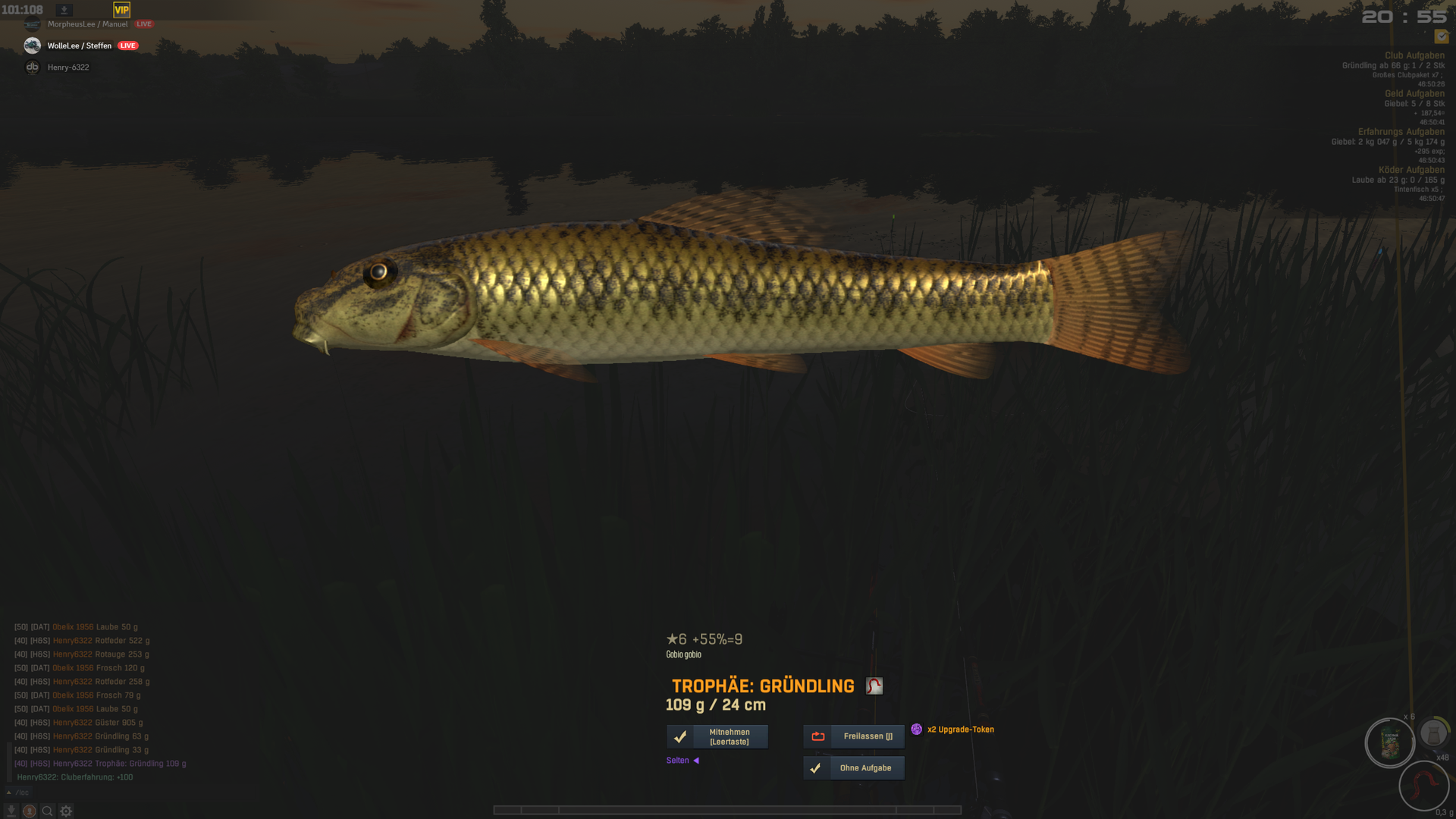
Task: Keep the fish with the Mitnehmen button
Action: click(x=717, y=736)
